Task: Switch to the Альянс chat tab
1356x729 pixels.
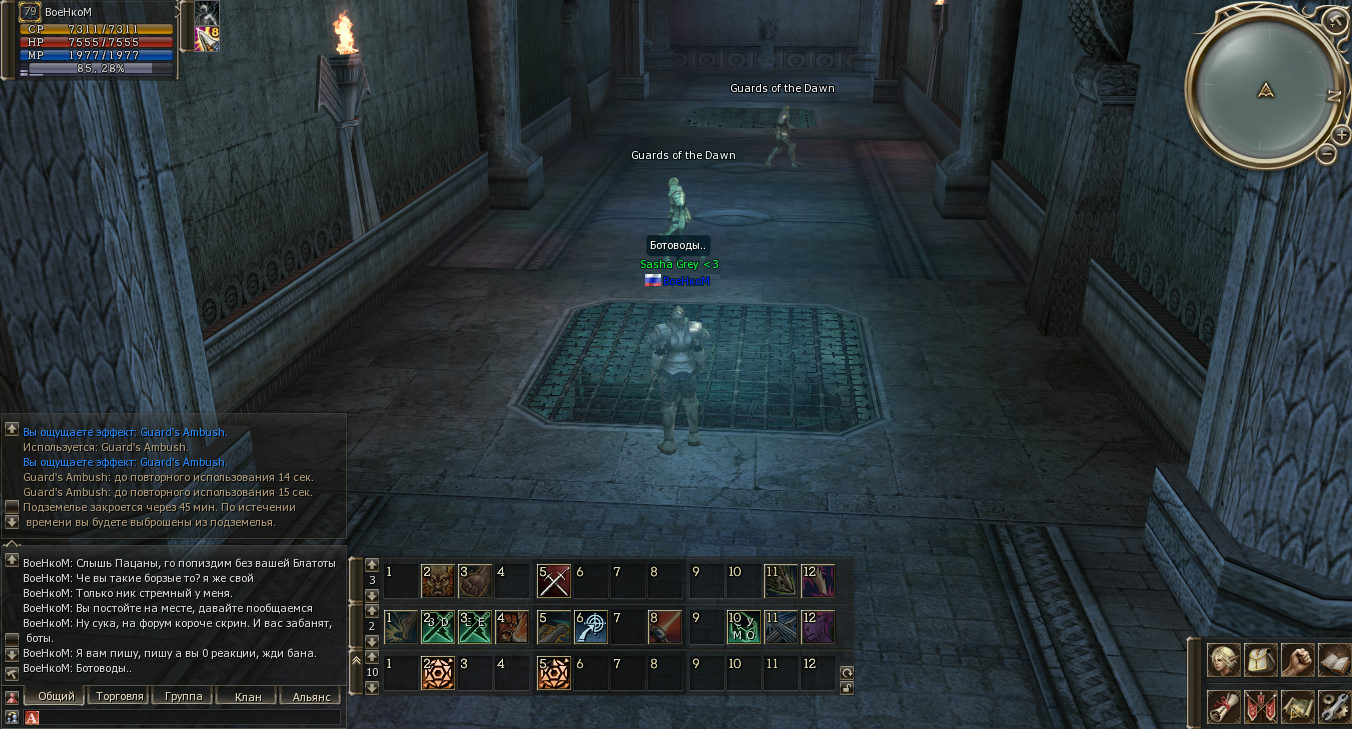Action: click(311, 696)
